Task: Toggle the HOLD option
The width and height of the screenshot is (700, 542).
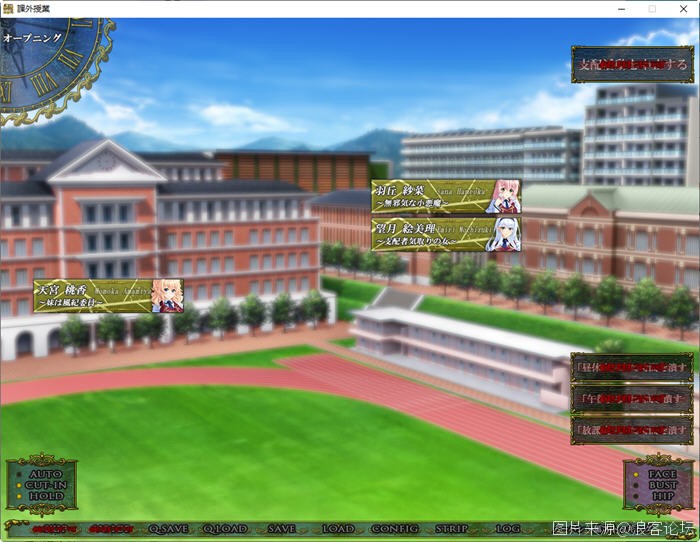Action: (x=45, y=495)
